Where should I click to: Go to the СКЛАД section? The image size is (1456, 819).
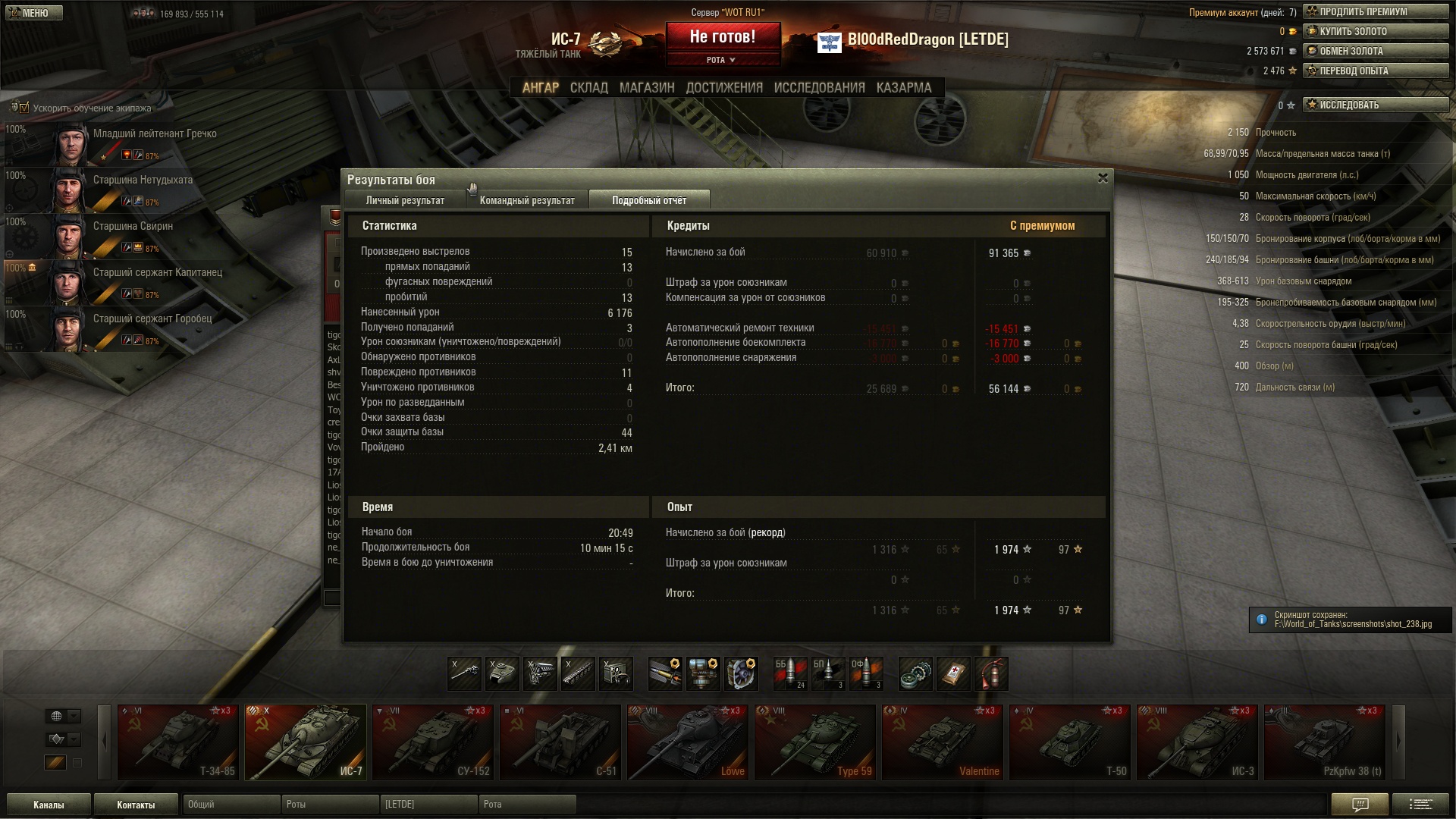588,88
